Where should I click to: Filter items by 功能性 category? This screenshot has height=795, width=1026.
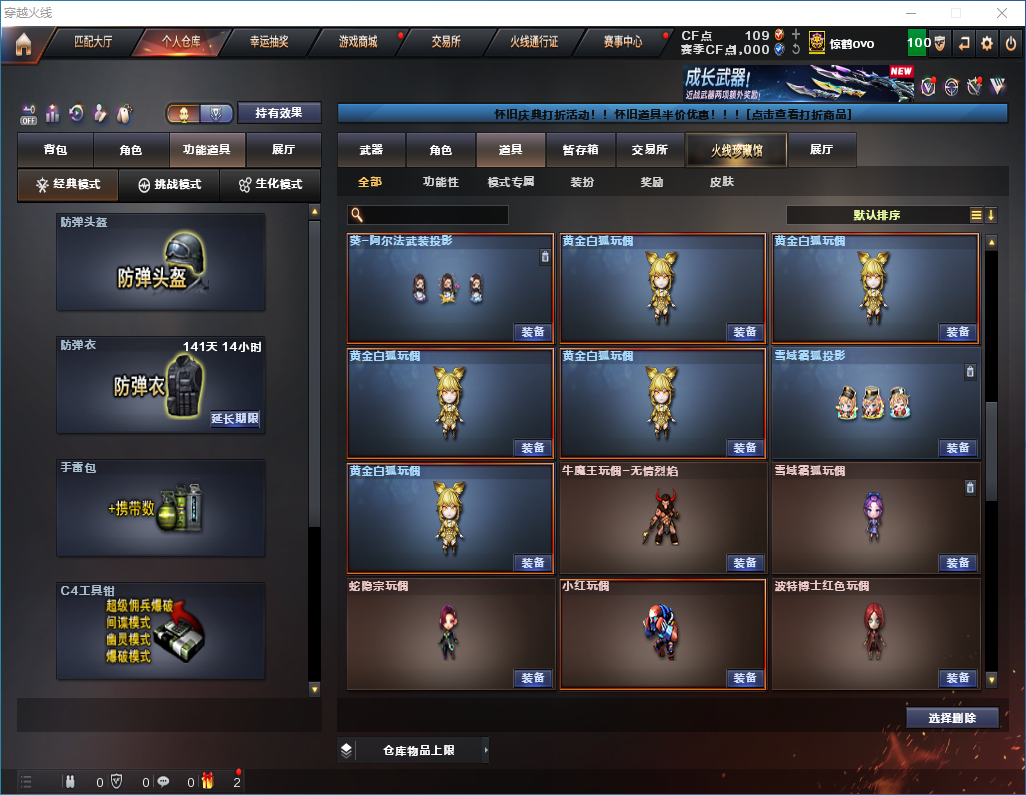[x=440, y=182]
